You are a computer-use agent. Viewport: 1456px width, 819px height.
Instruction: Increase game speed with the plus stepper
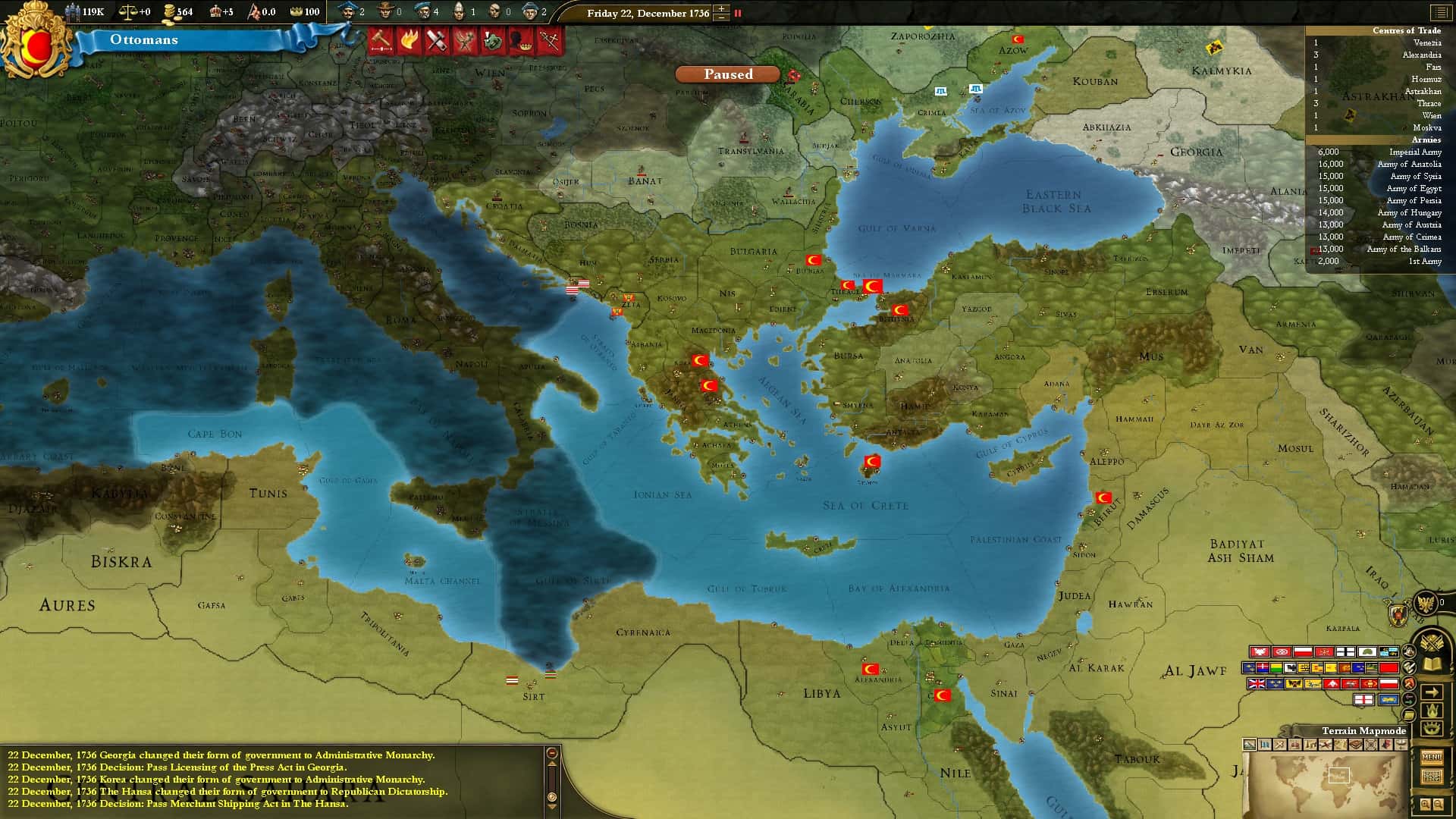(720, 9)
